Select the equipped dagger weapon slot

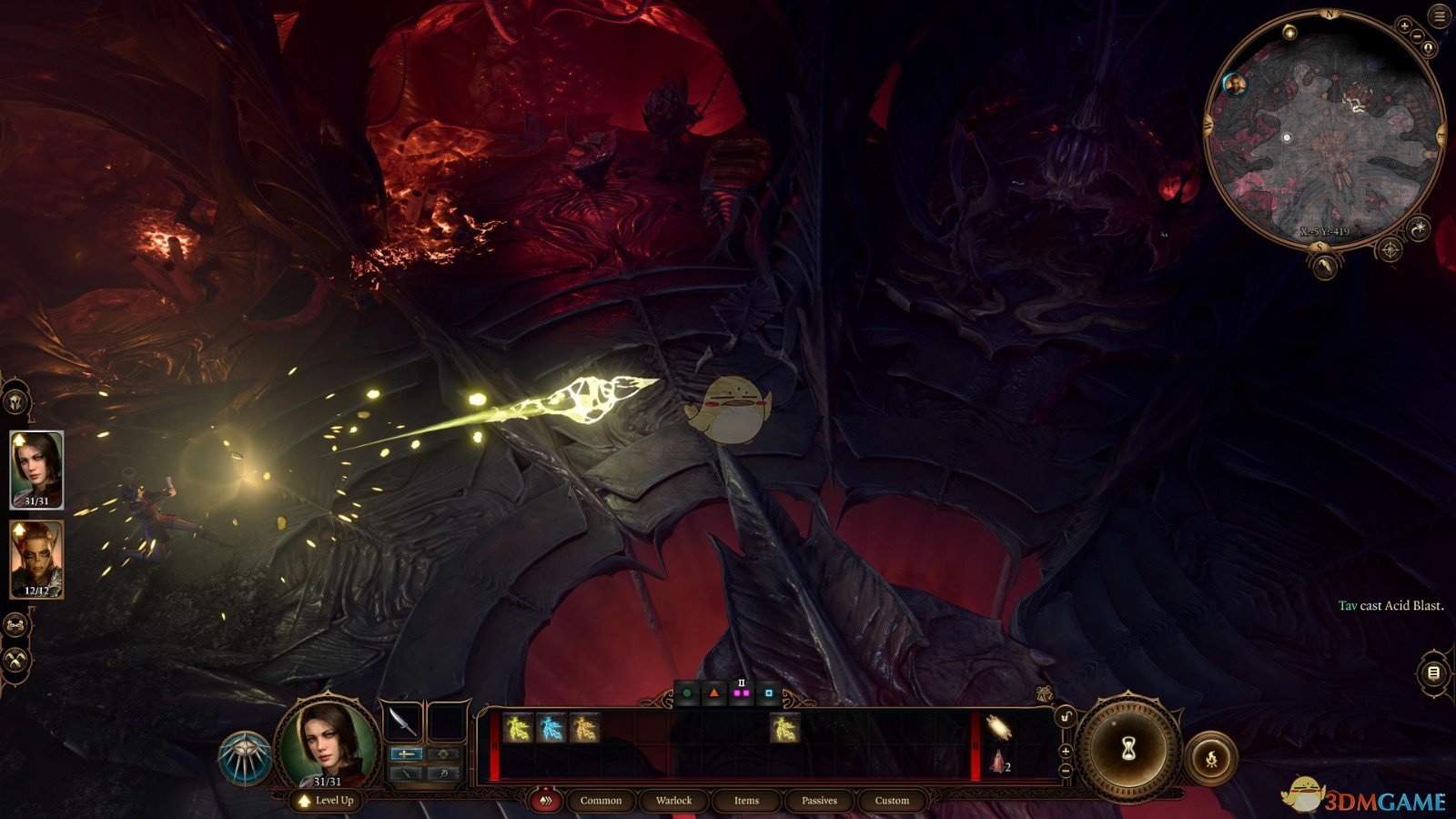click(402, 722)
